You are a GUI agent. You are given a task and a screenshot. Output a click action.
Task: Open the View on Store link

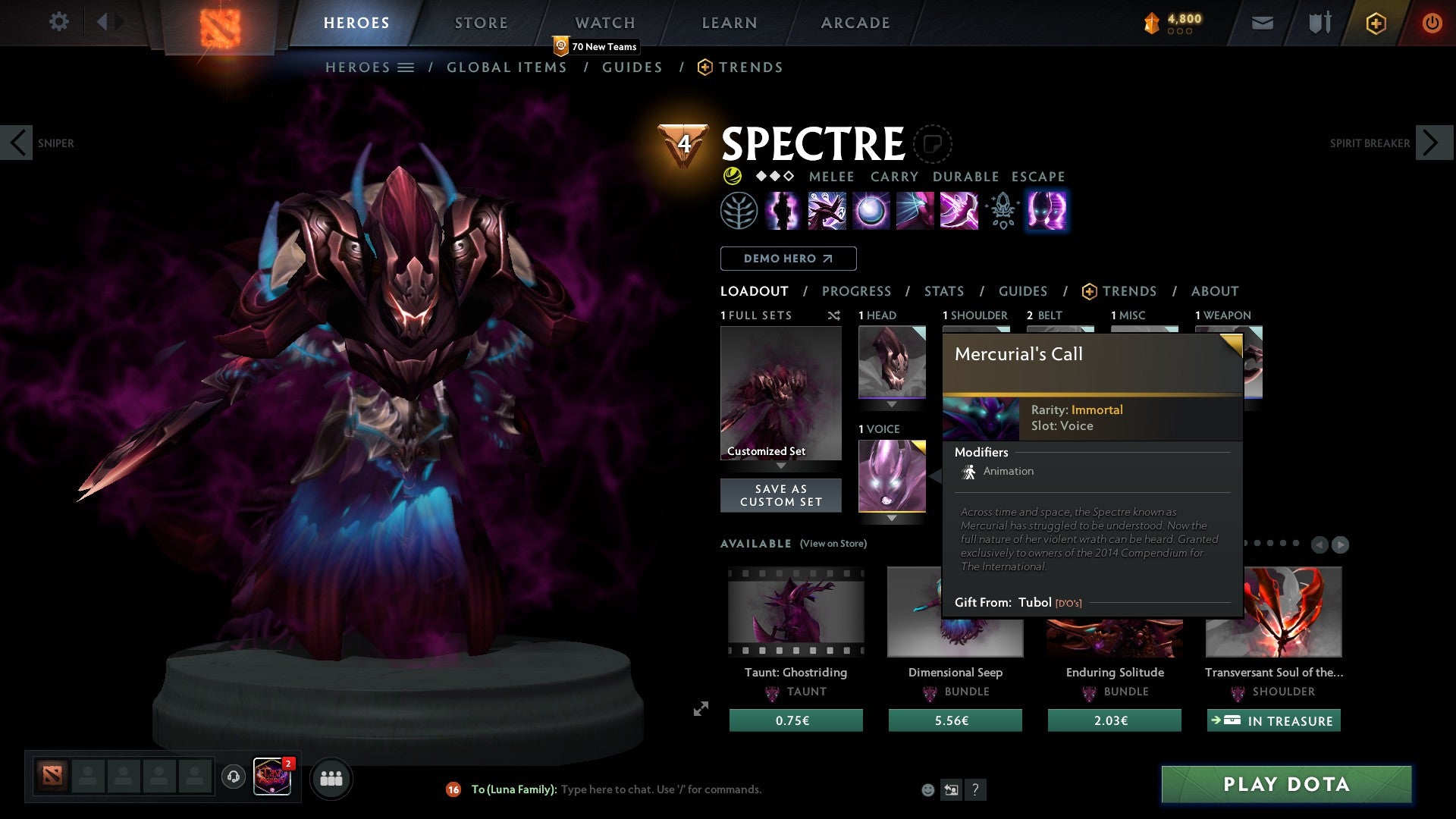point(832,544)
